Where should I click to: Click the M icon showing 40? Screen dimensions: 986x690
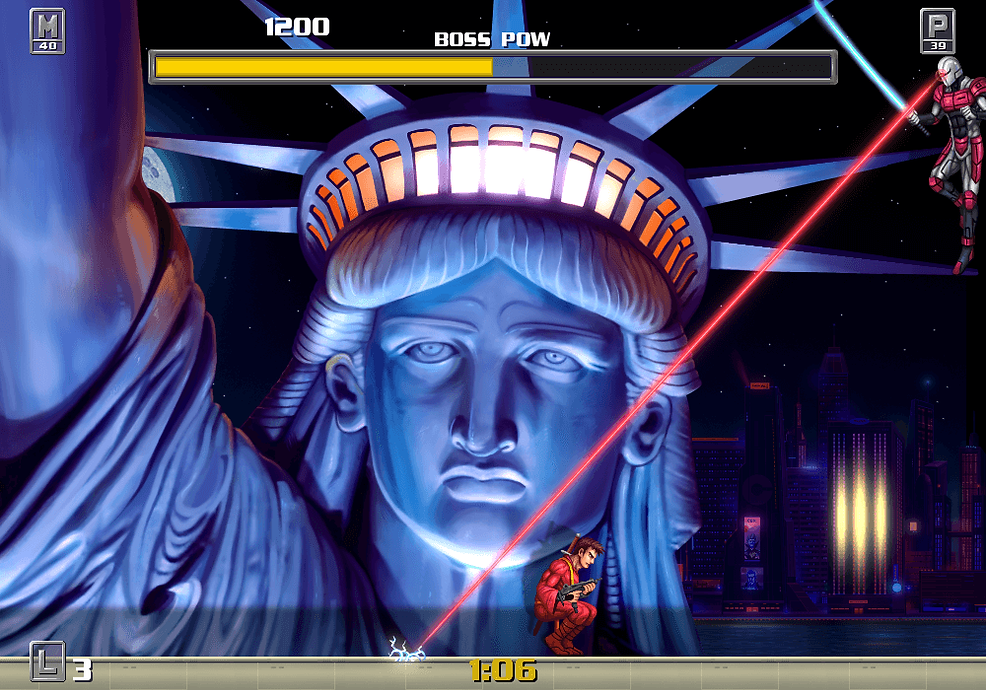click(x=47, y=30)
